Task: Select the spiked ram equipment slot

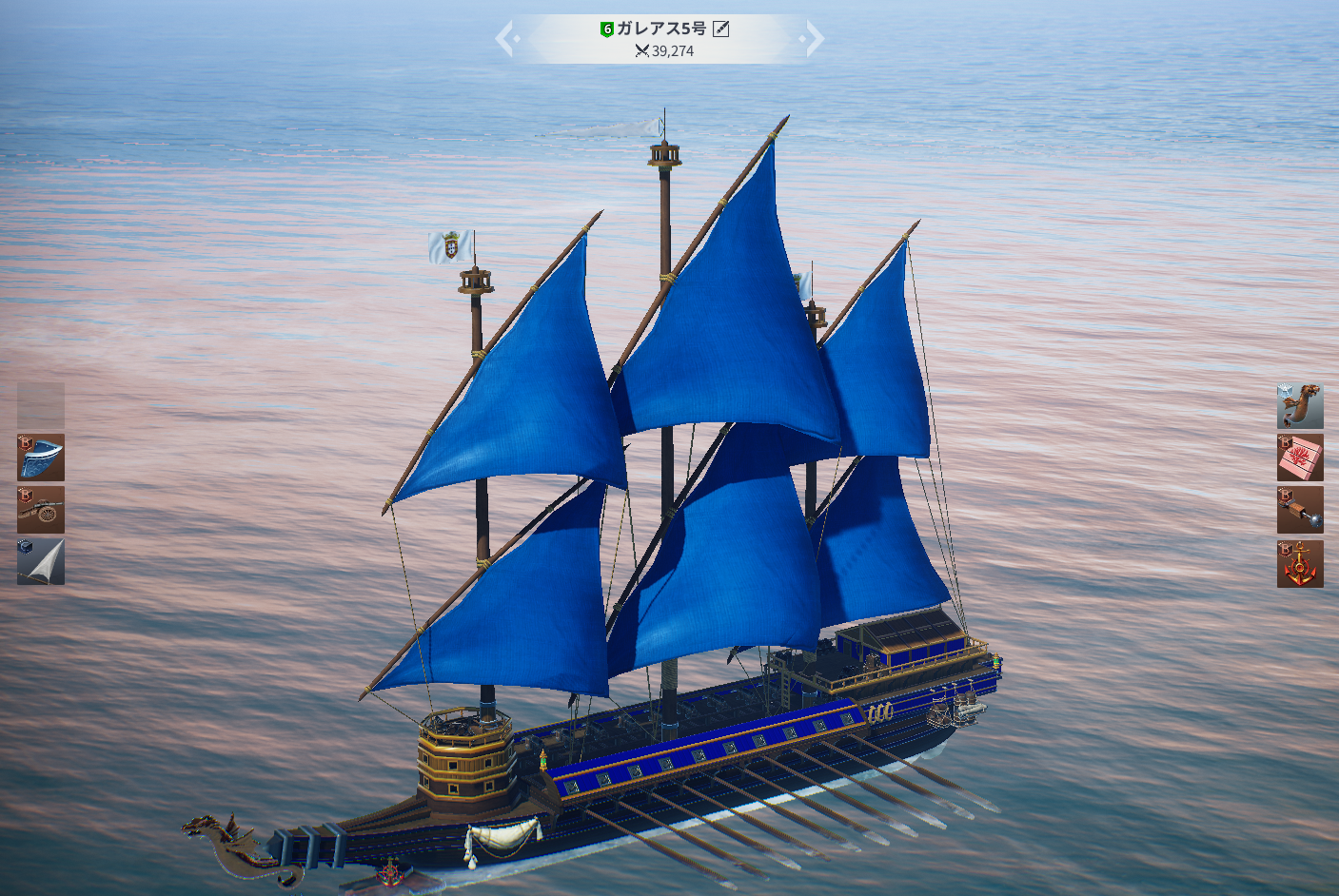Action: pos(1299,511)
